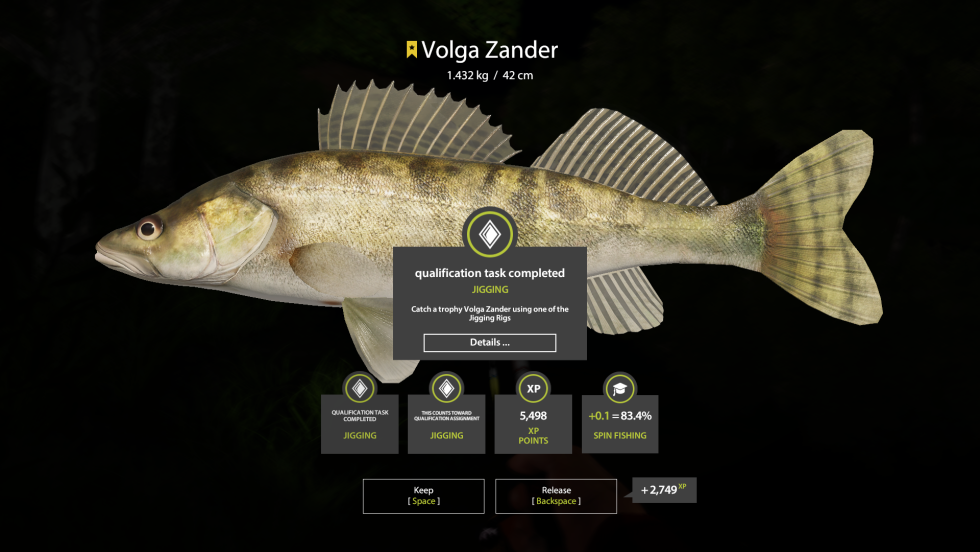Select the Qualification Task Completed Jigging tile
980x552 pixels.
coord(360,423)
